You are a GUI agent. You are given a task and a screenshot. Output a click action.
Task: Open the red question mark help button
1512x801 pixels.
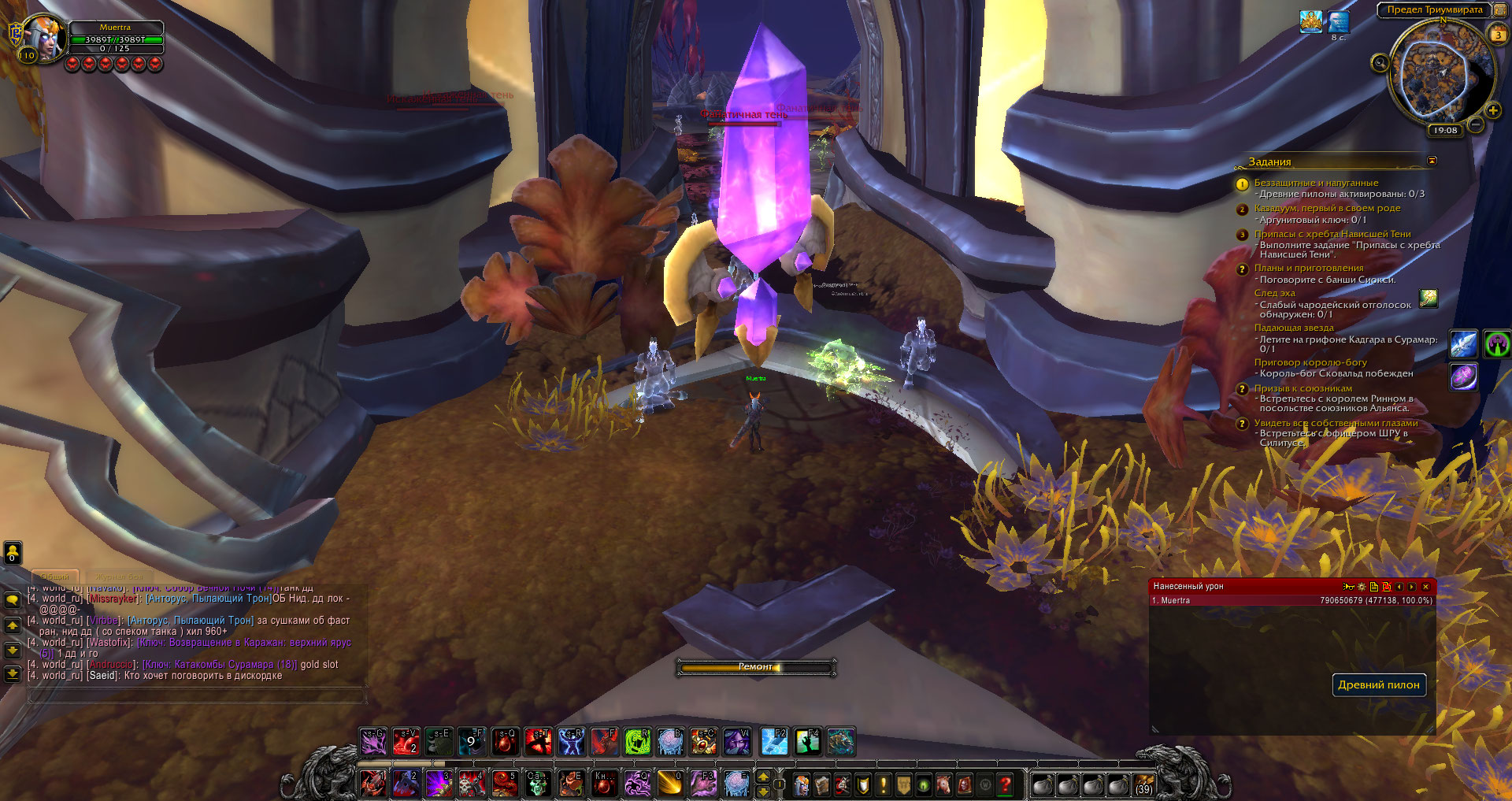click(x=1005, y=784)
